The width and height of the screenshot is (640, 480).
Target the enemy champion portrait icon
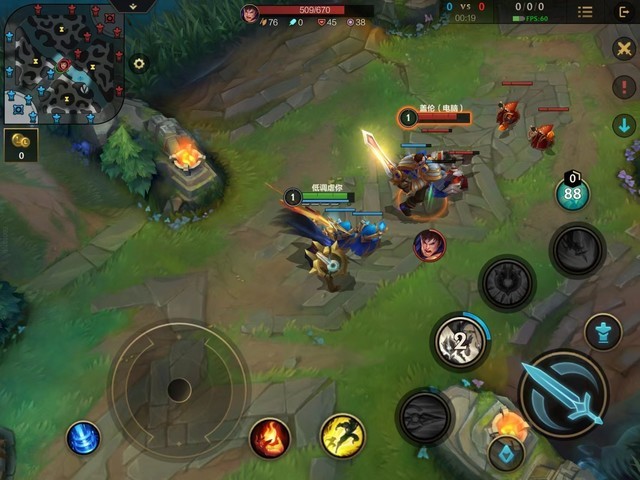coord(429,243)
